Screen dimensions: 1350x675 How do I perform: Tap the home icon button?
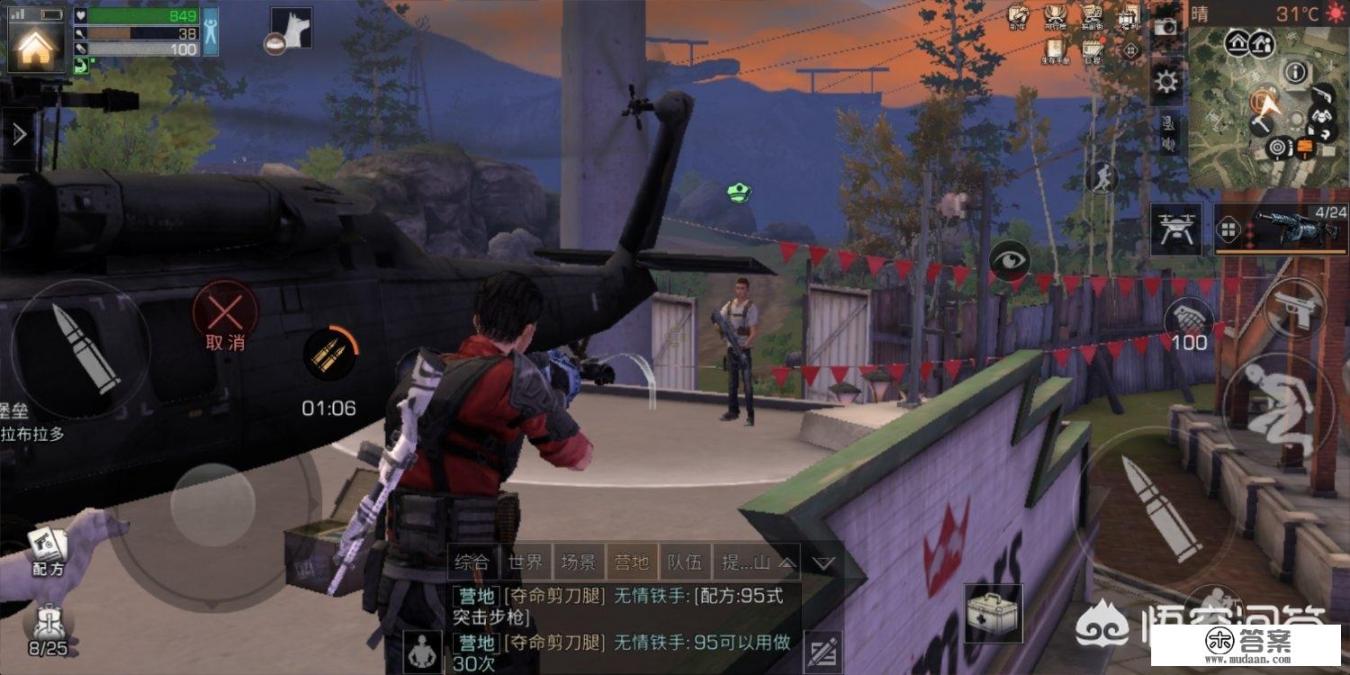(35, 44)
